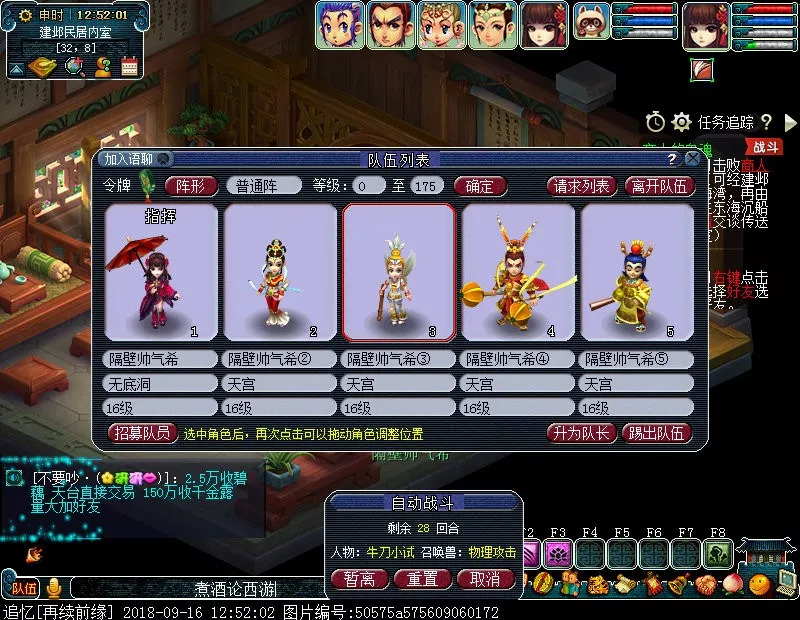The height and width of the screenshot is (620, 800).
Task: Close the 队伍列表 team window
Action: point(691,159)
